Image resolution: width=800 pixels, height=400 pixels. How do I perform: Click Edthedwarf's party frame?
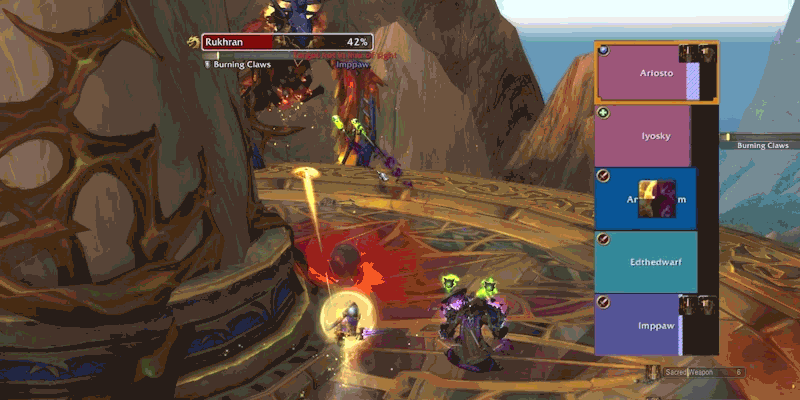click(645, 262)
